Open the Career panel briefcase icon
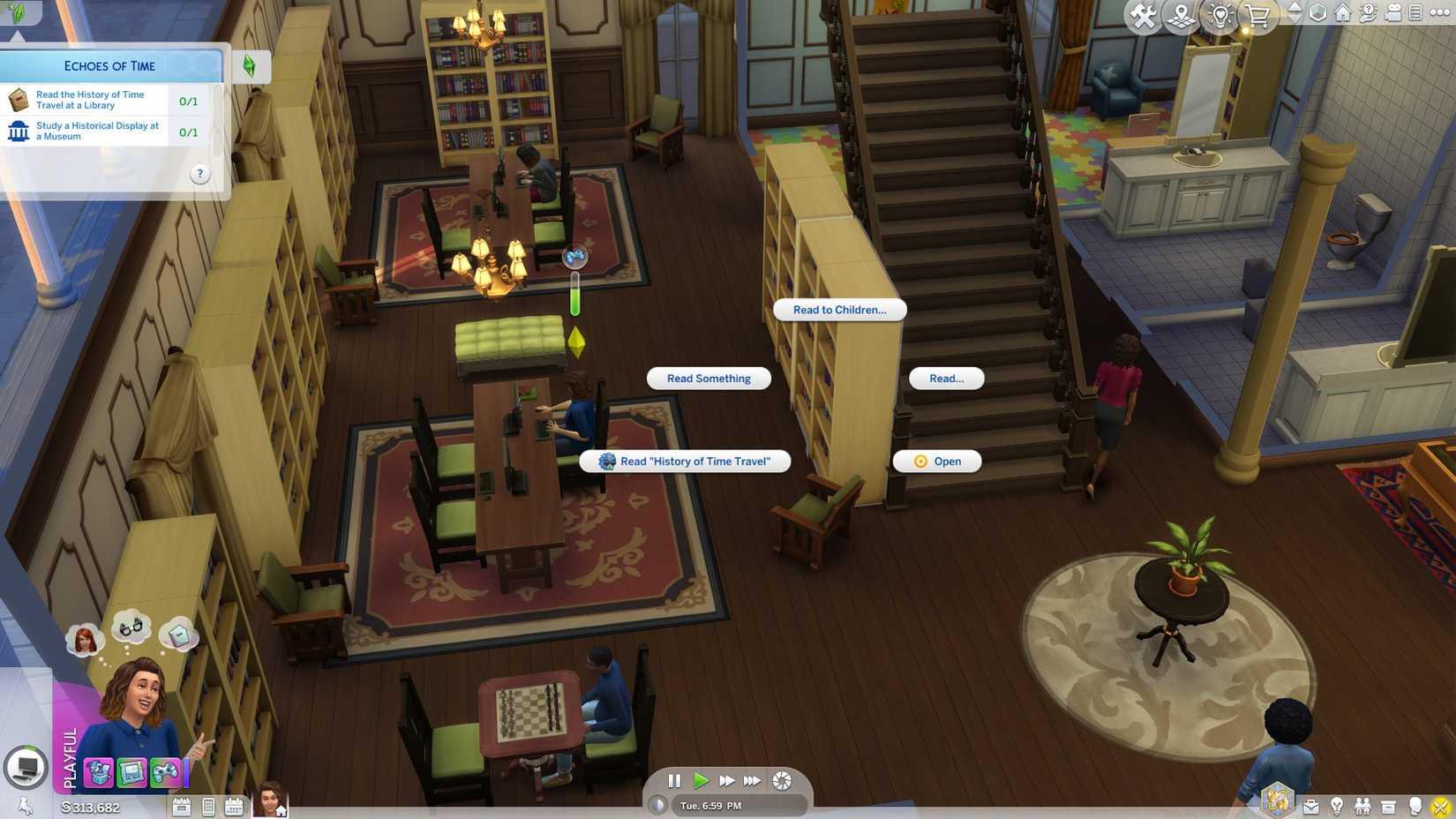 click(1312, 805)
